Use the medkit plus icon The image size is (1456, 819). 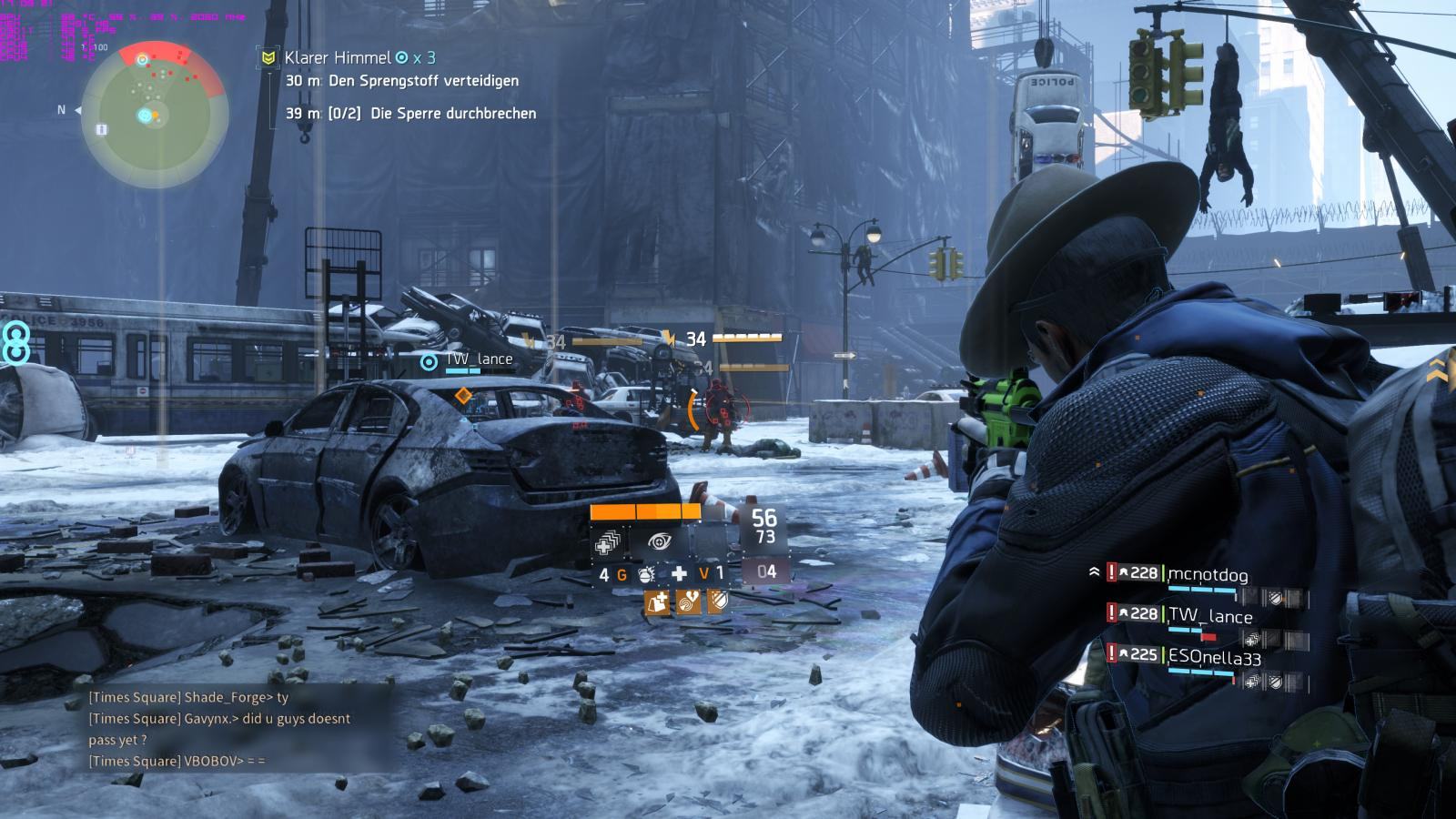[679, 574]
